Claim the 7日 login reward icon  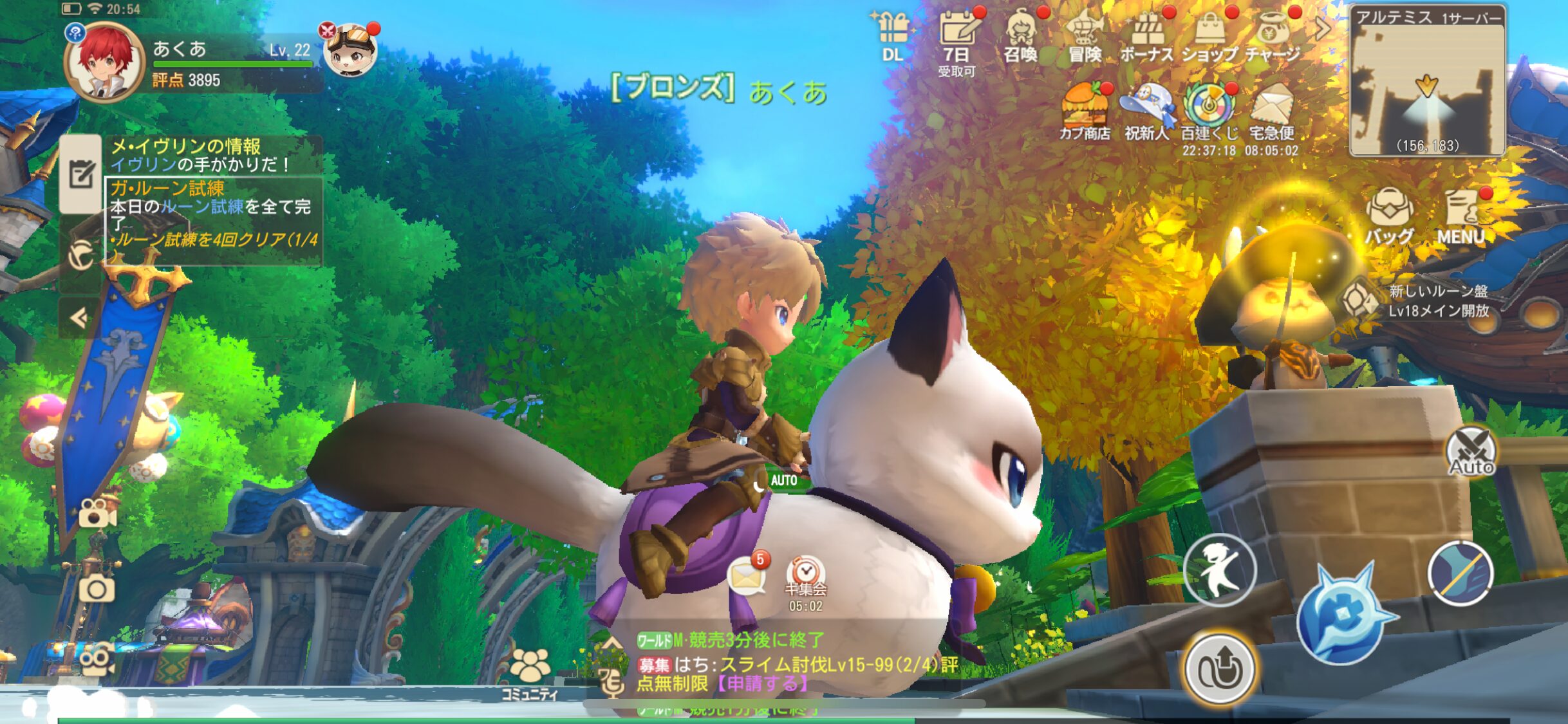[x=957, y=39]
